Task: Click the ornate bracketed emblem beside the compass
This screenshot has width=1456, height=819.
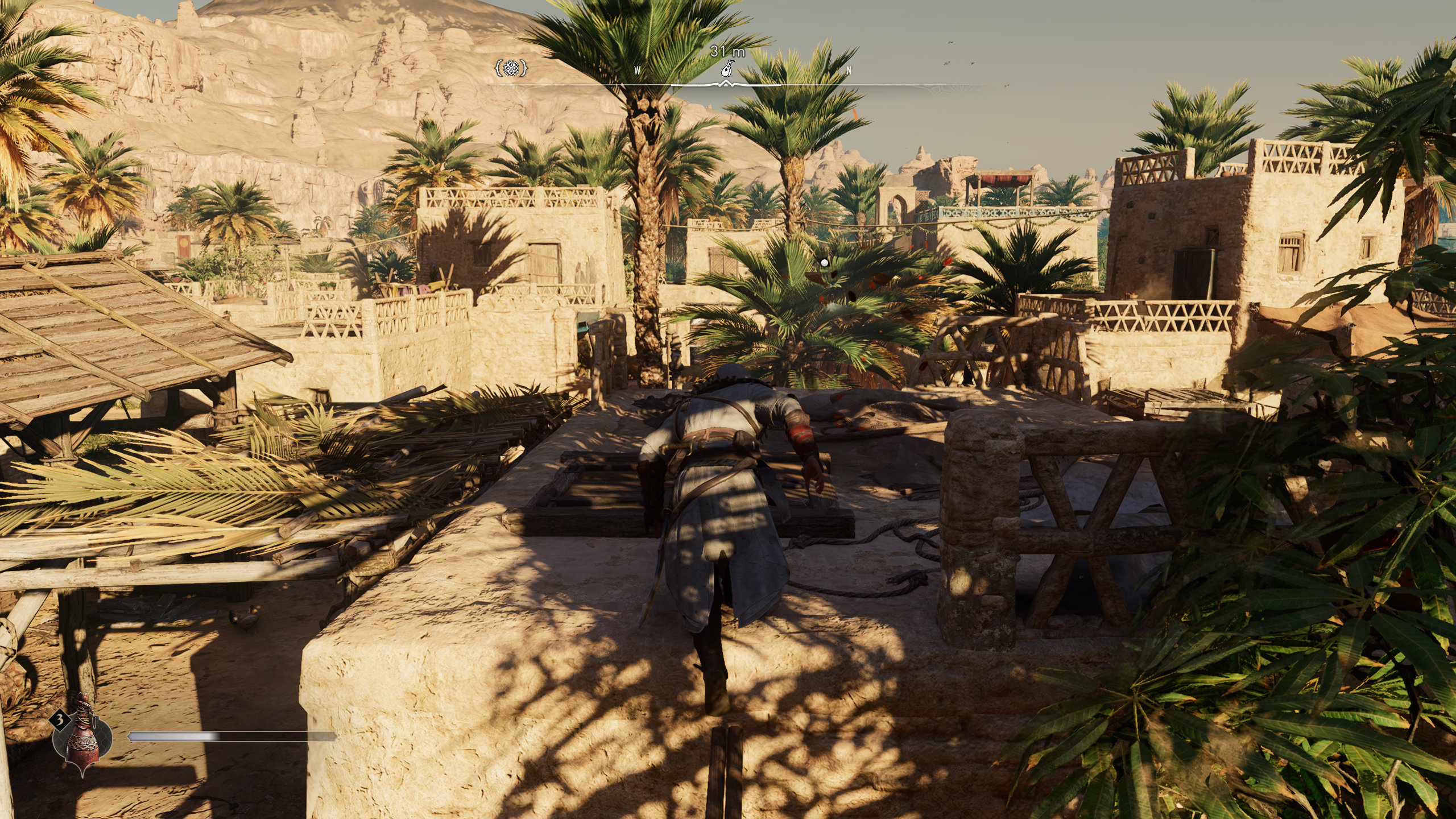Action: pyautogui.click(x=511, y=69)
